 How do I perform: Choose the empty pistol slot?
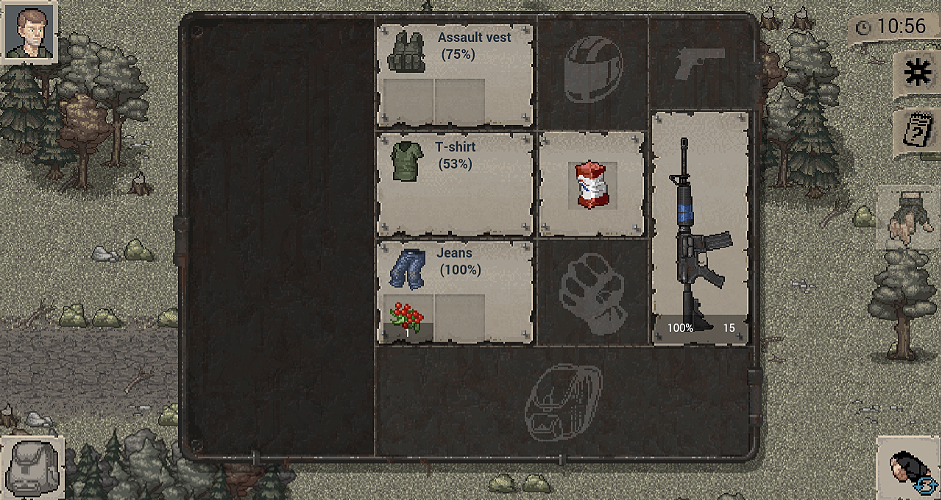point(699,63)
